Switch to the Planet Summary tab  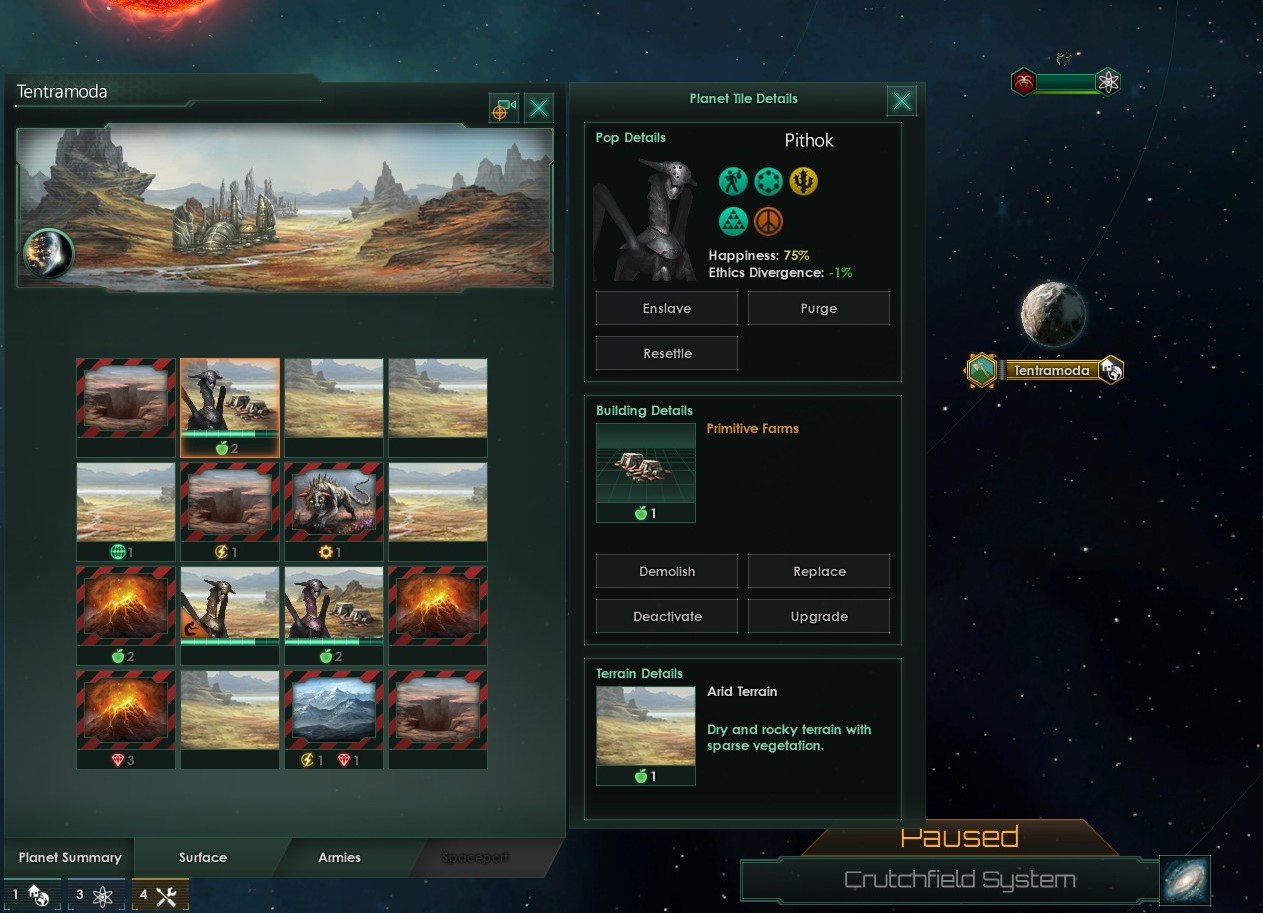pyautogui.click(x=70, y=857)
